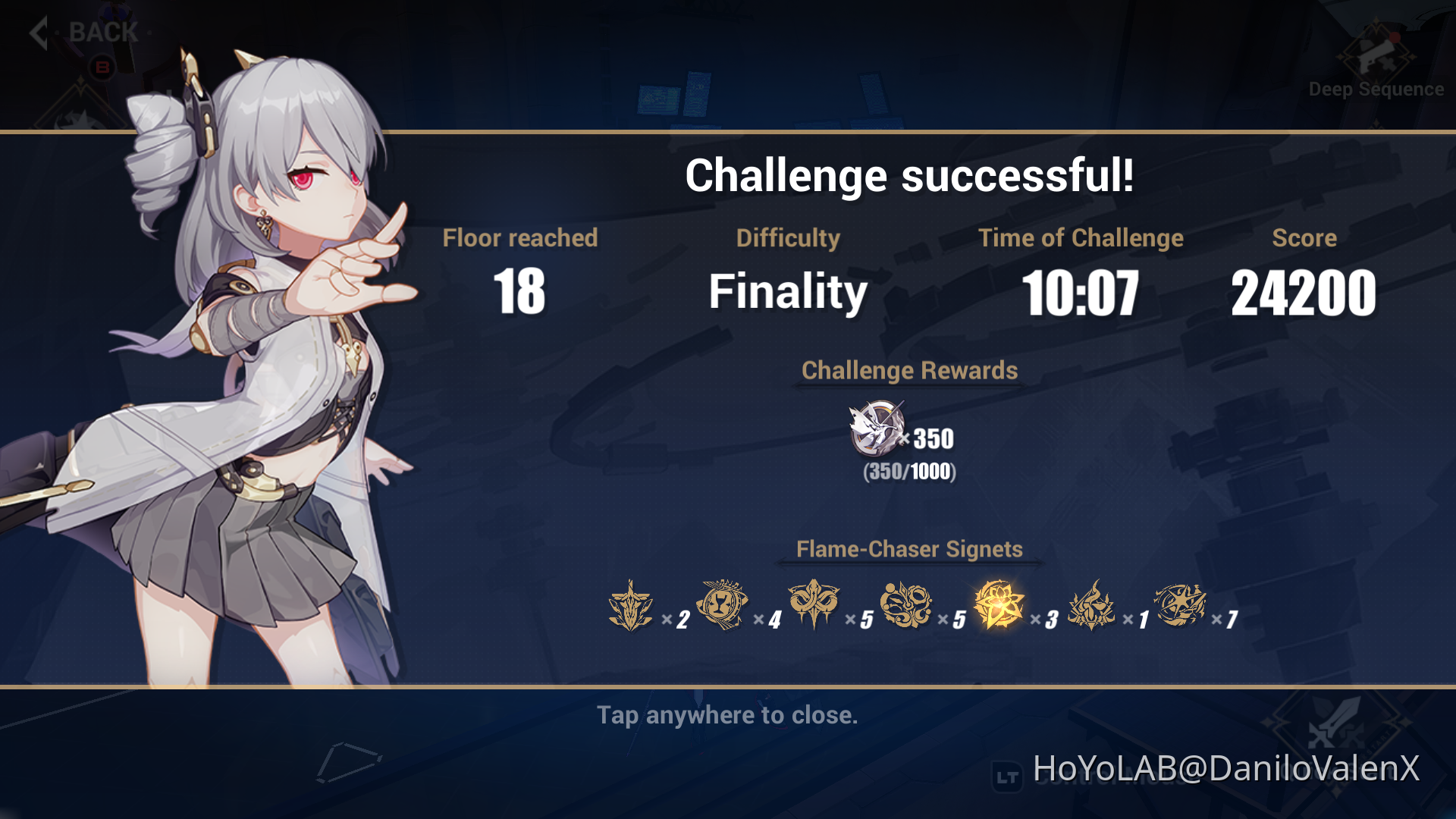Click the Challenge Rewards section header
The width and height of the screenshot is (1456, 819).
(x=909, y=371)
